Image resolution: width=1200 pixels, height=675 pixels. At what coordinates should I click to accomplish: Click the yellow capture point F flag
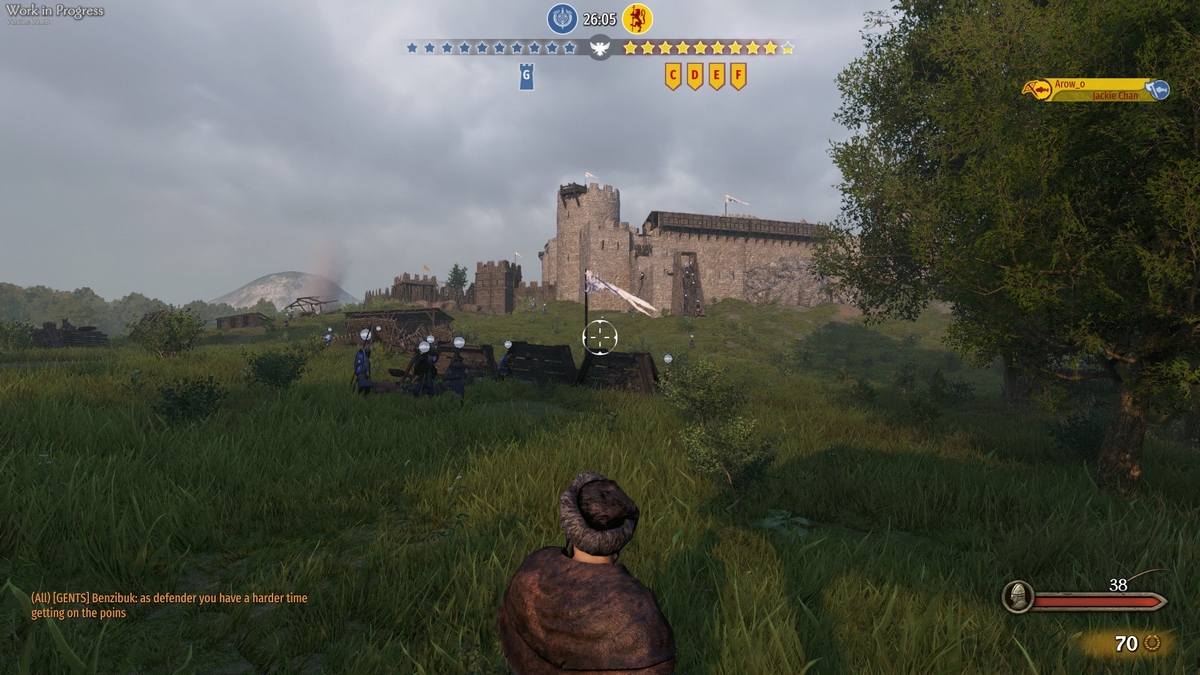[738, 76]
